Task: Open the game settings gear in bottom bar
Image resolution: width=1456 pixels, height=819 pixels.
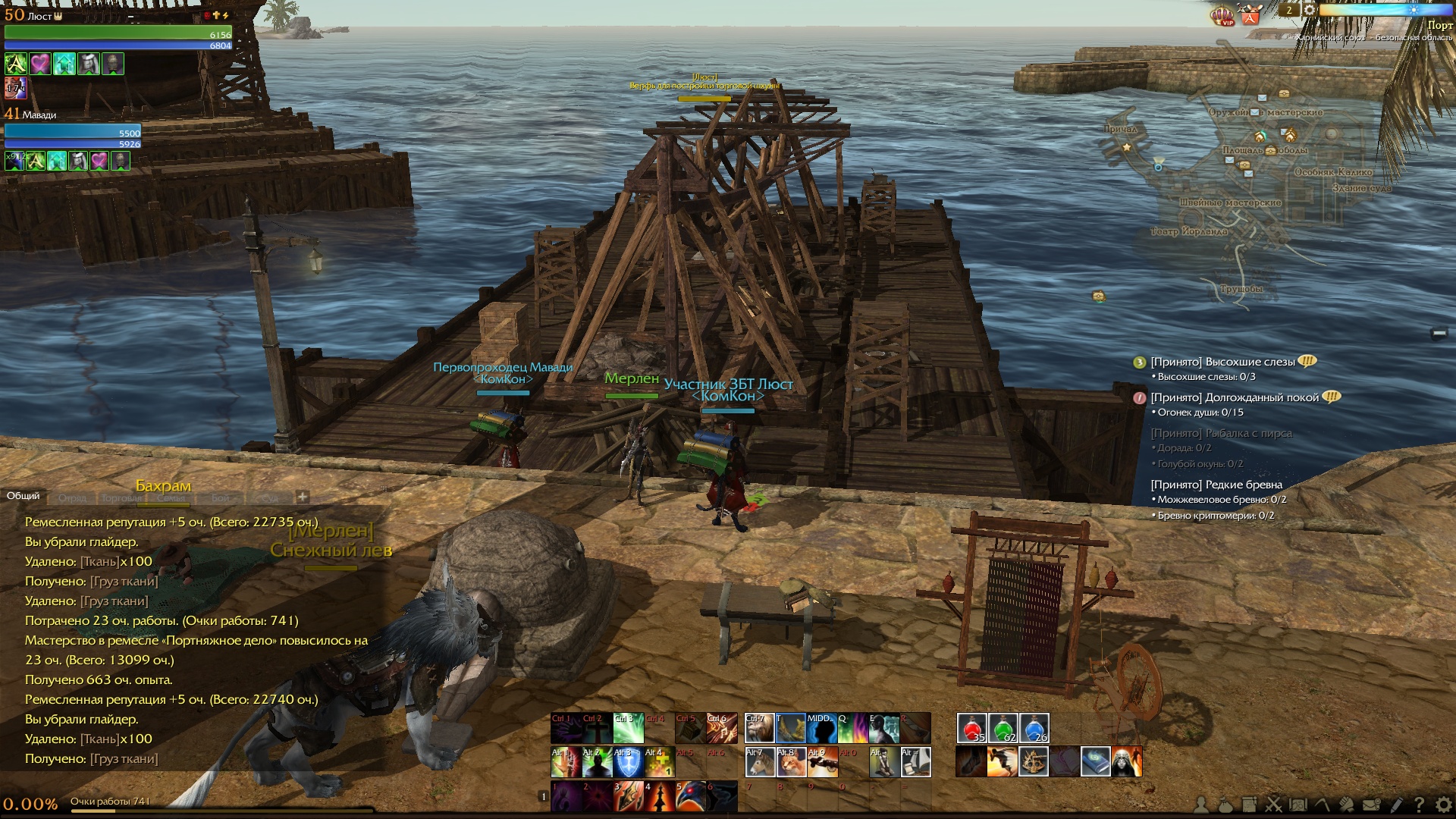Action: [1443, 805]
